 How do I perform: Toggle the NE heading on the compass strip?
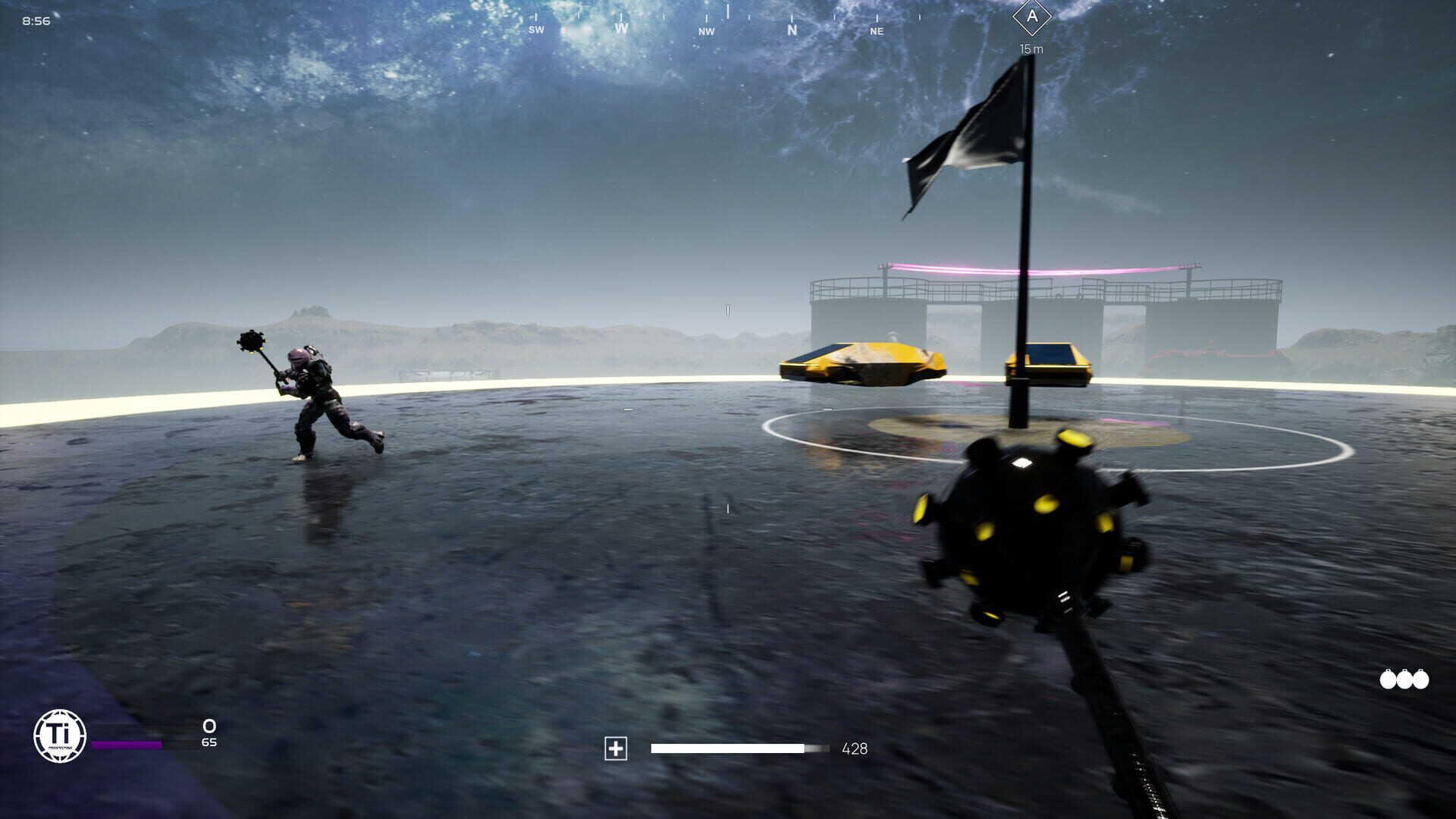coord(877,33)
